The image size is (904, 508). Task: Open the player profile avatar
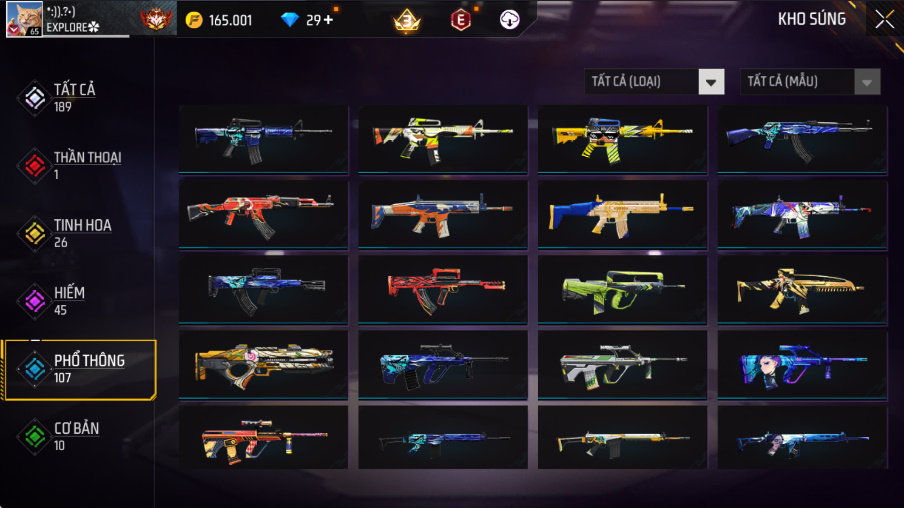click(x=24, y=19)
